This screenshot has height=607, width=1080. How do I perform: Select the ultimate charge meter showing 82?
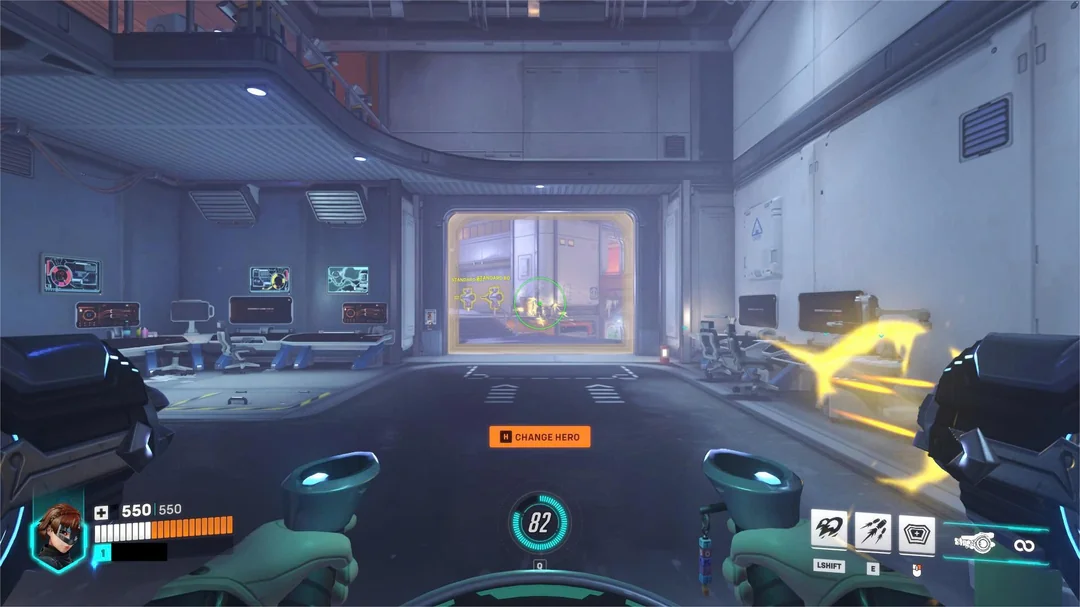(540, 522)
